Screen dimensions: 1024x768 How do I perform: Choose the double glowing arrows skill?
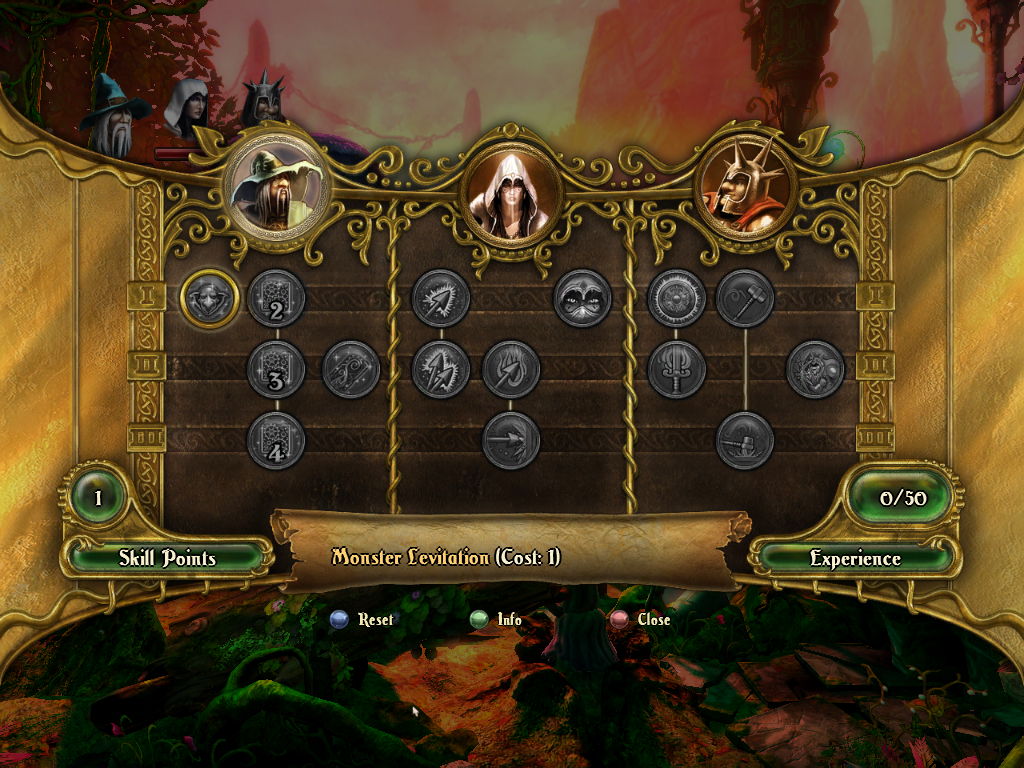pyautogui.click(x=440, y=369)
